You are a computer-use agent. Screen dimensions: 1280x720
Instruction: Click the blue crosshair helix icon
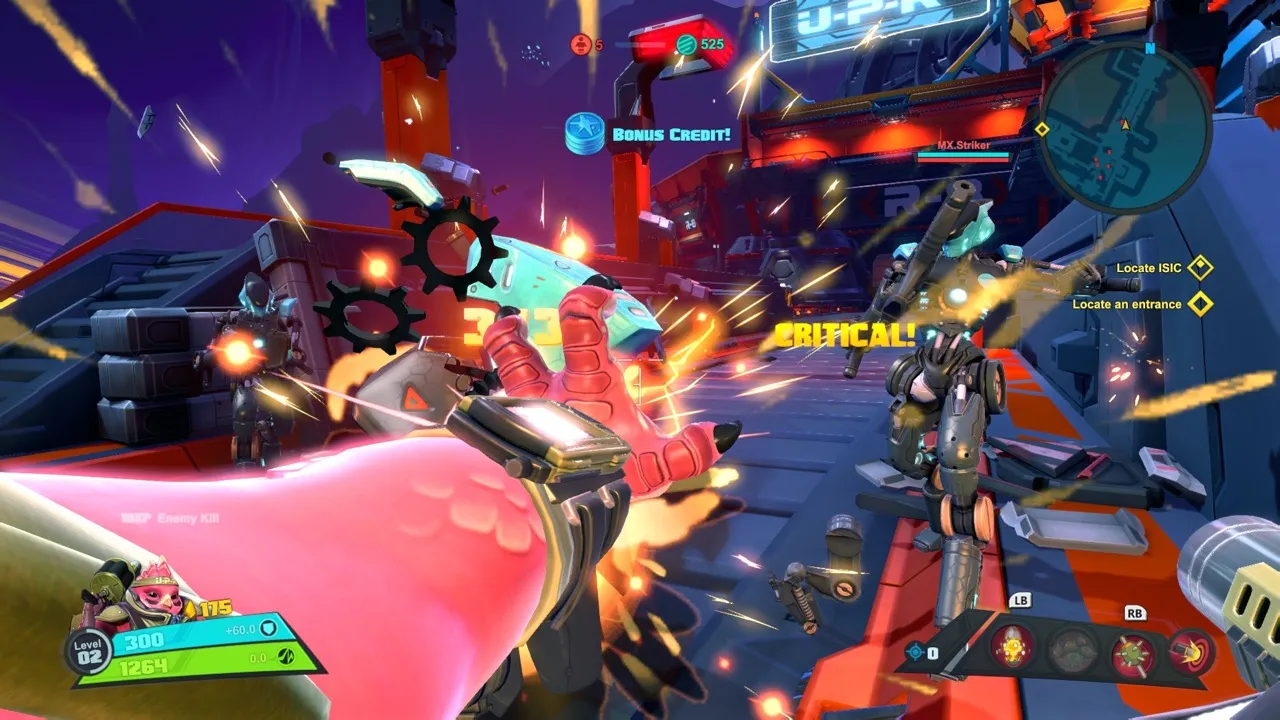914,652
